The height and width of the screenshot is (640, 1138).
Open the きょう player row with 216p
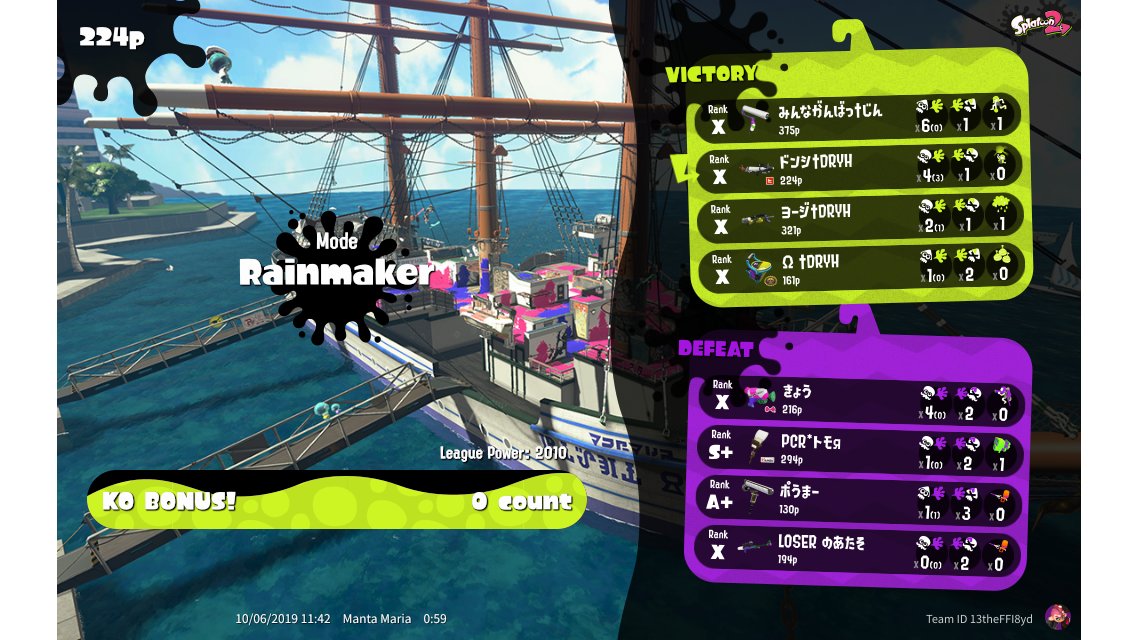[x=858, y=400]
